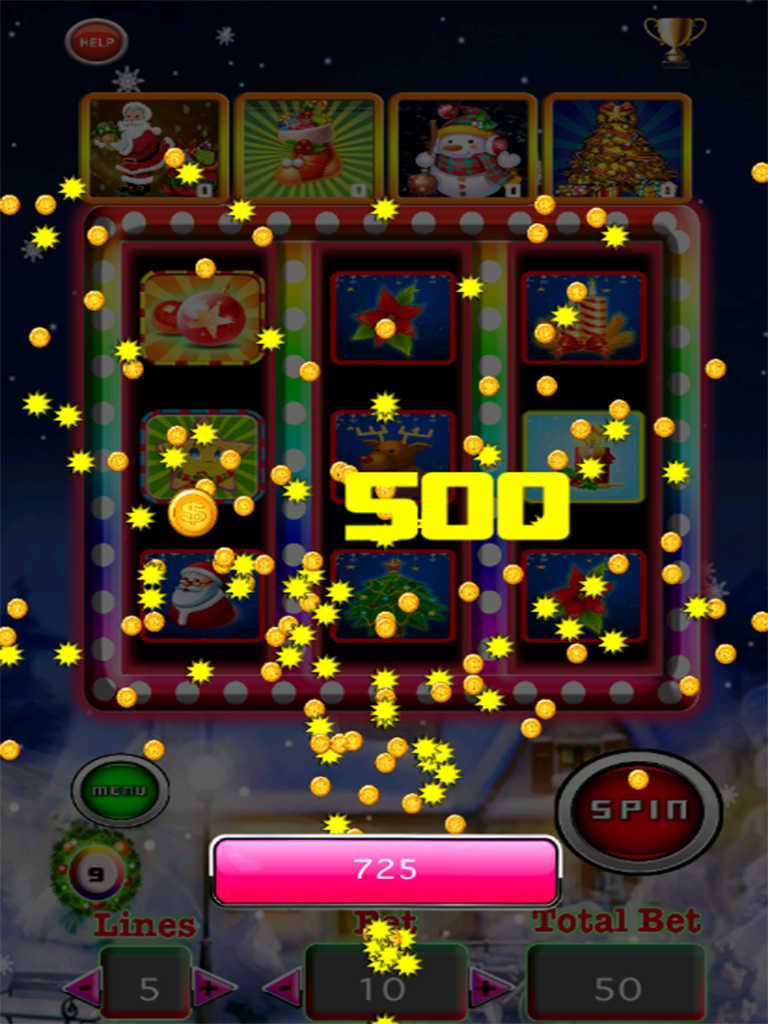
Task: Lower the Bet amount
Action: 282,988
